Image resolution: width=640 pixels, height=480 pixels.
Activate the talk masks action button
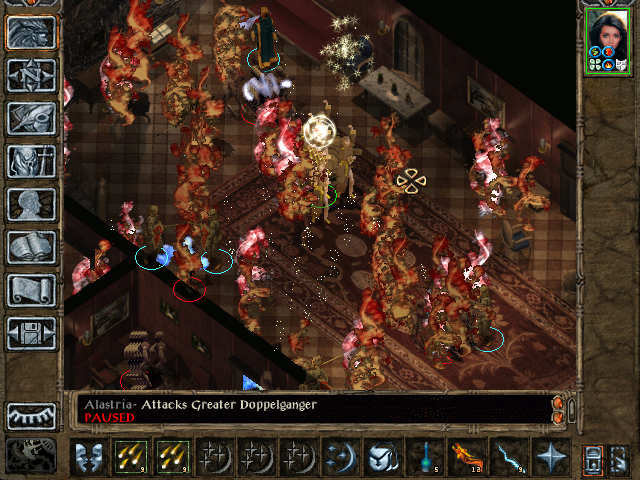click(x=90, y=457)
